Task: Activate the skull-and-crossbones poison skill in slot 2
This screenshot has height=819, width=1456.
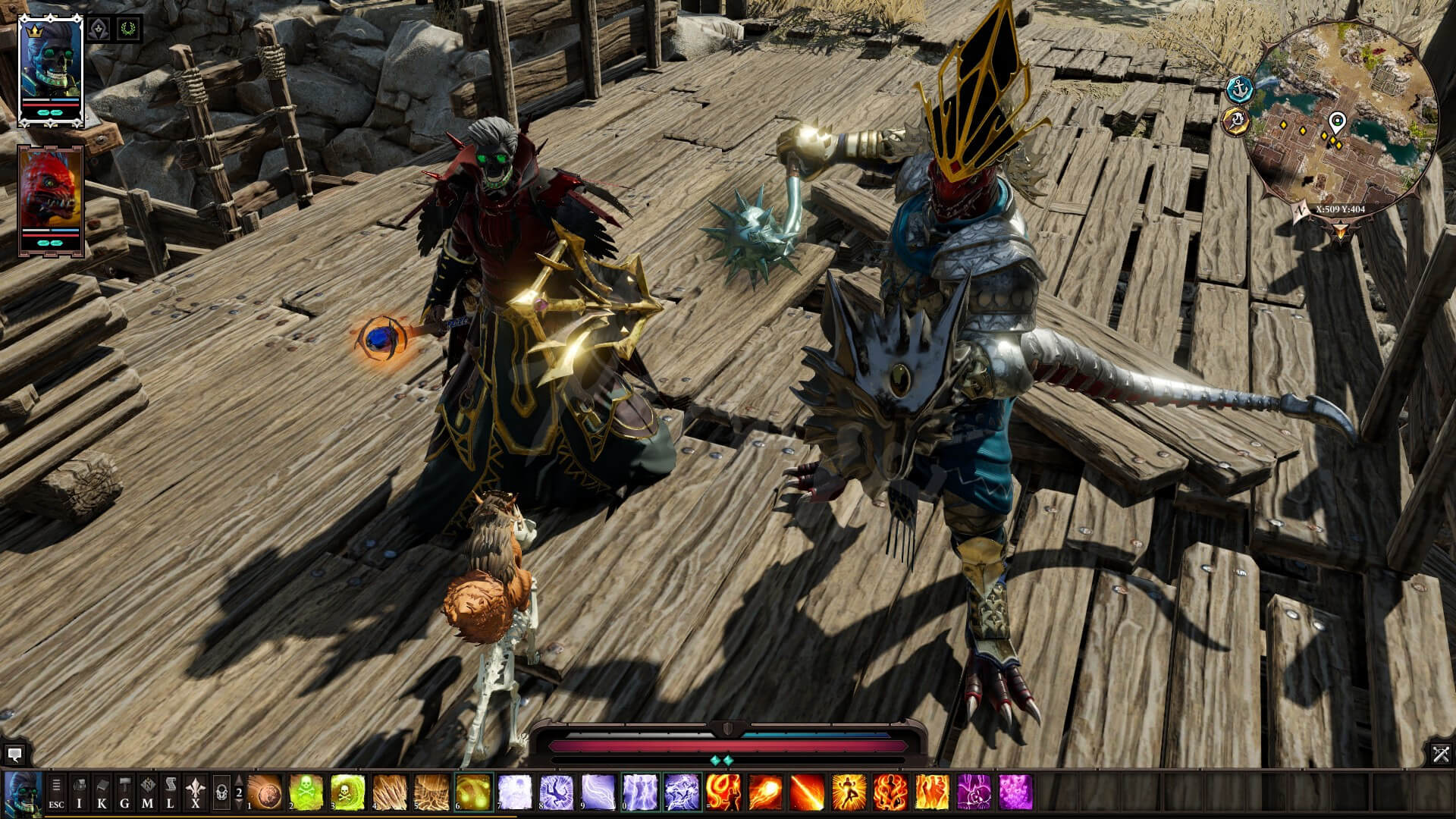Action: [306, 792]
